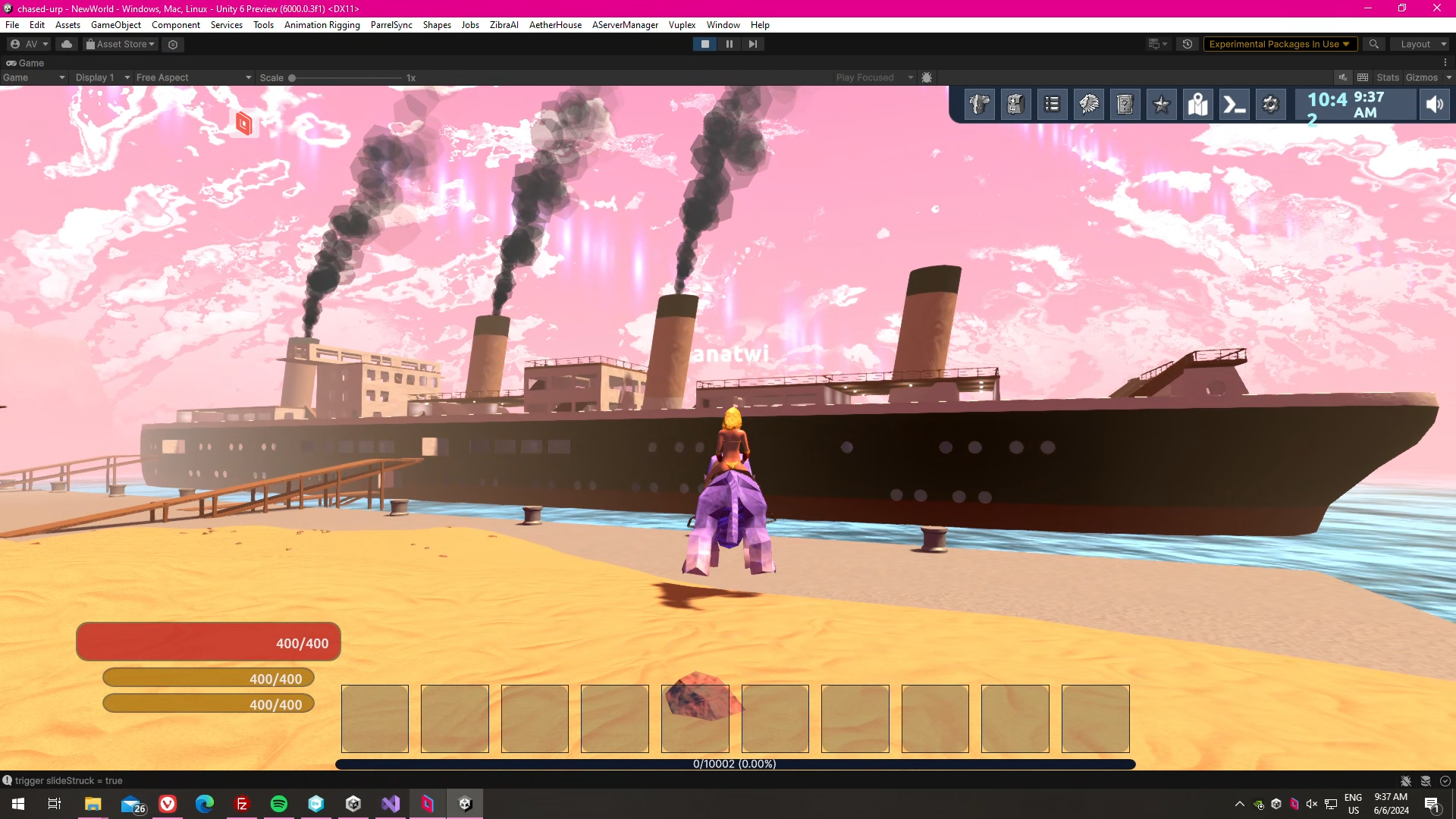Open the world map
Viewport: 1456px width, 819px height.
coord(1197,105)
